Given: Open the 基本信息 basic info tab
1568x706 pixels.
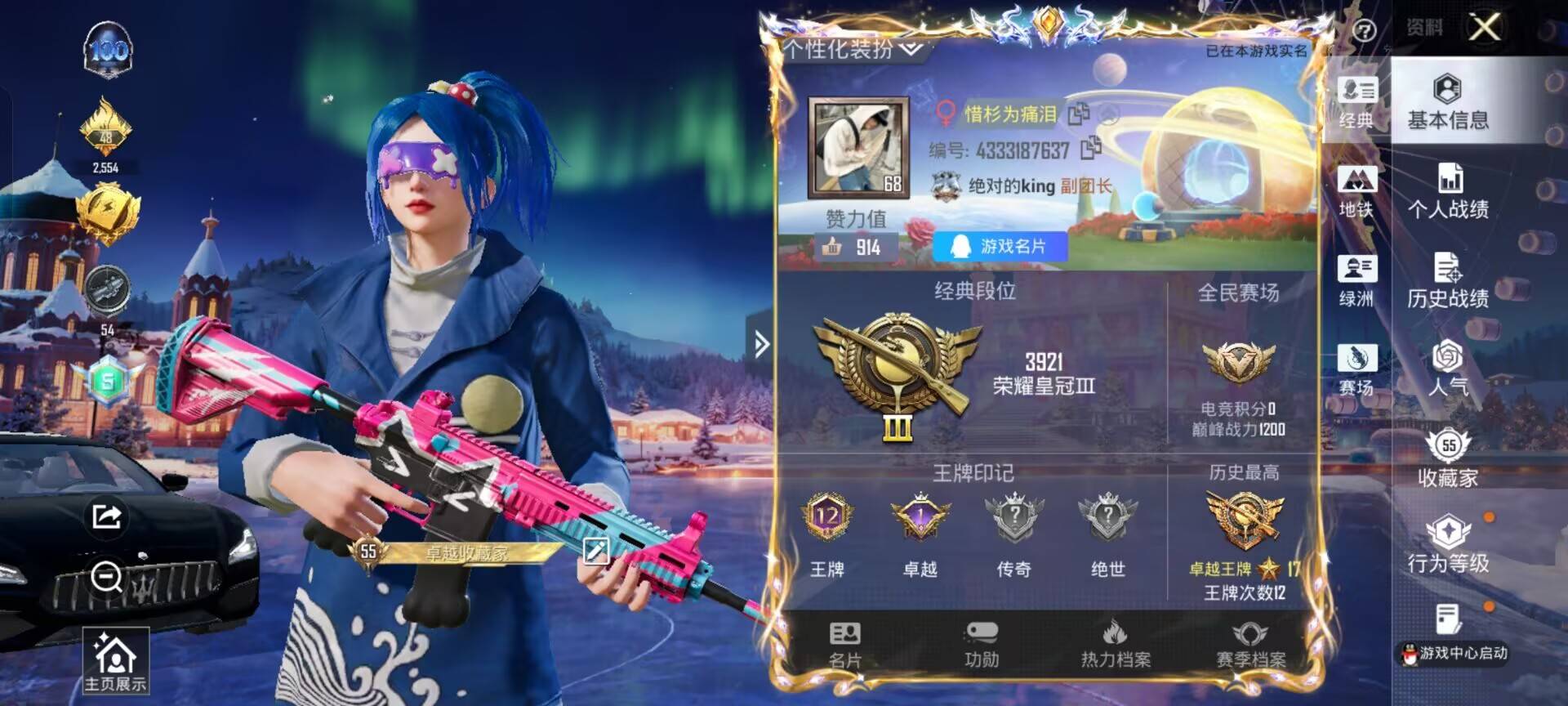Looking at the screenshot, I should (1447, 101).
